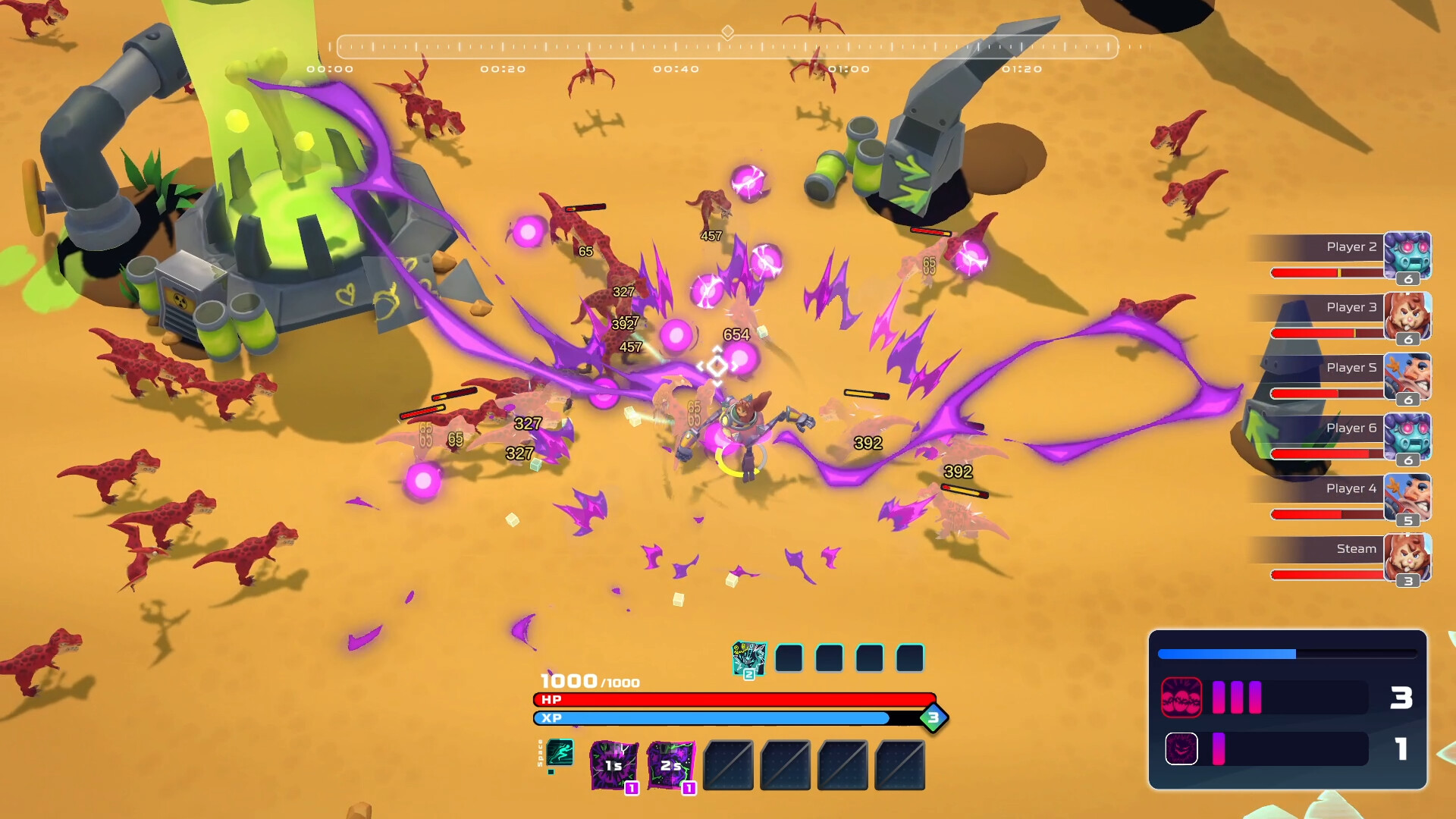This screenshot has width=1456, height=819.
Task: Select the first empty card slot
Action: (x=789, y=657)
